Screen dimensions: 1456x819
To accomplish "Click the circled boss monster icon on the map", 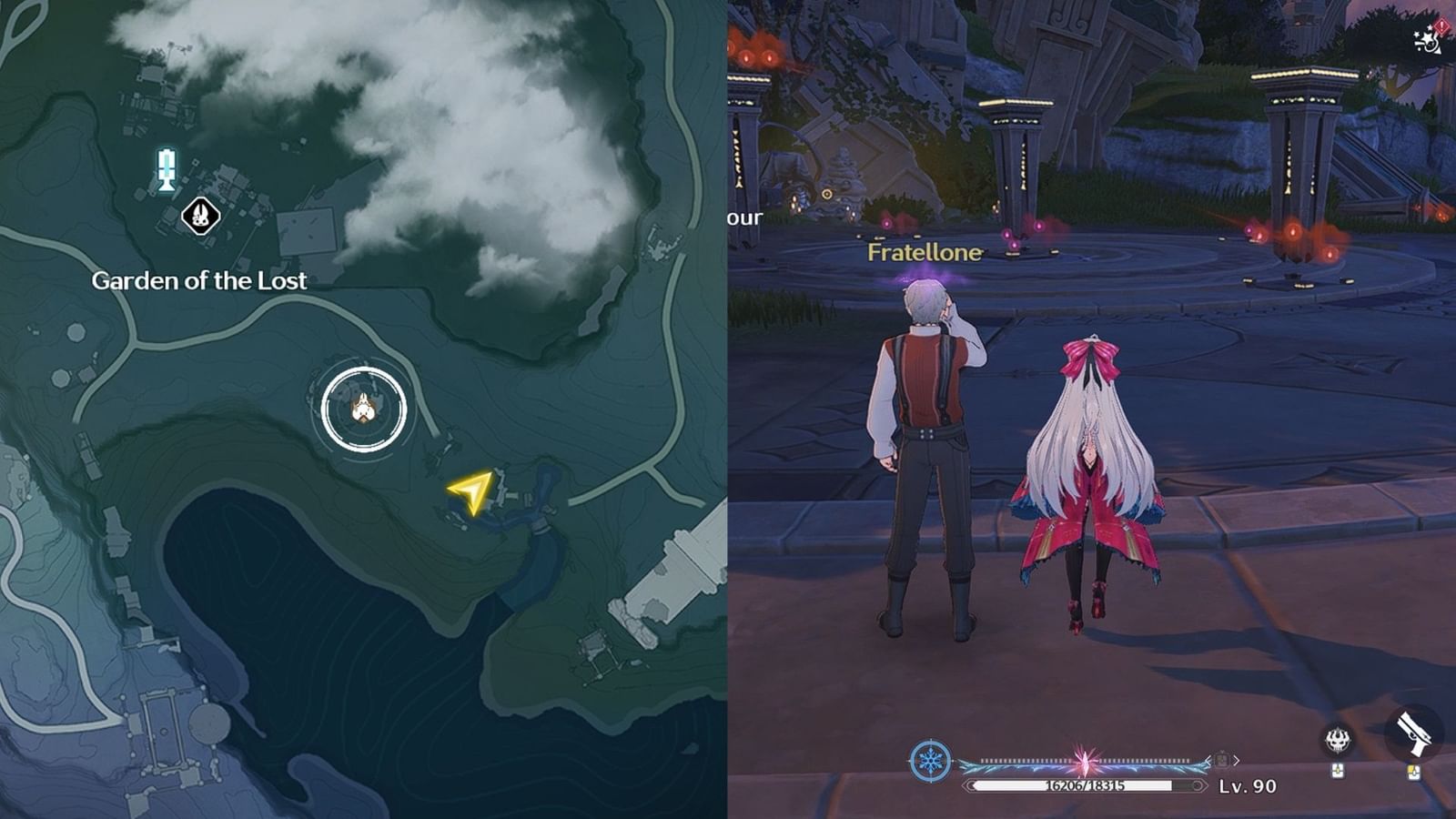I will [363, 409].
